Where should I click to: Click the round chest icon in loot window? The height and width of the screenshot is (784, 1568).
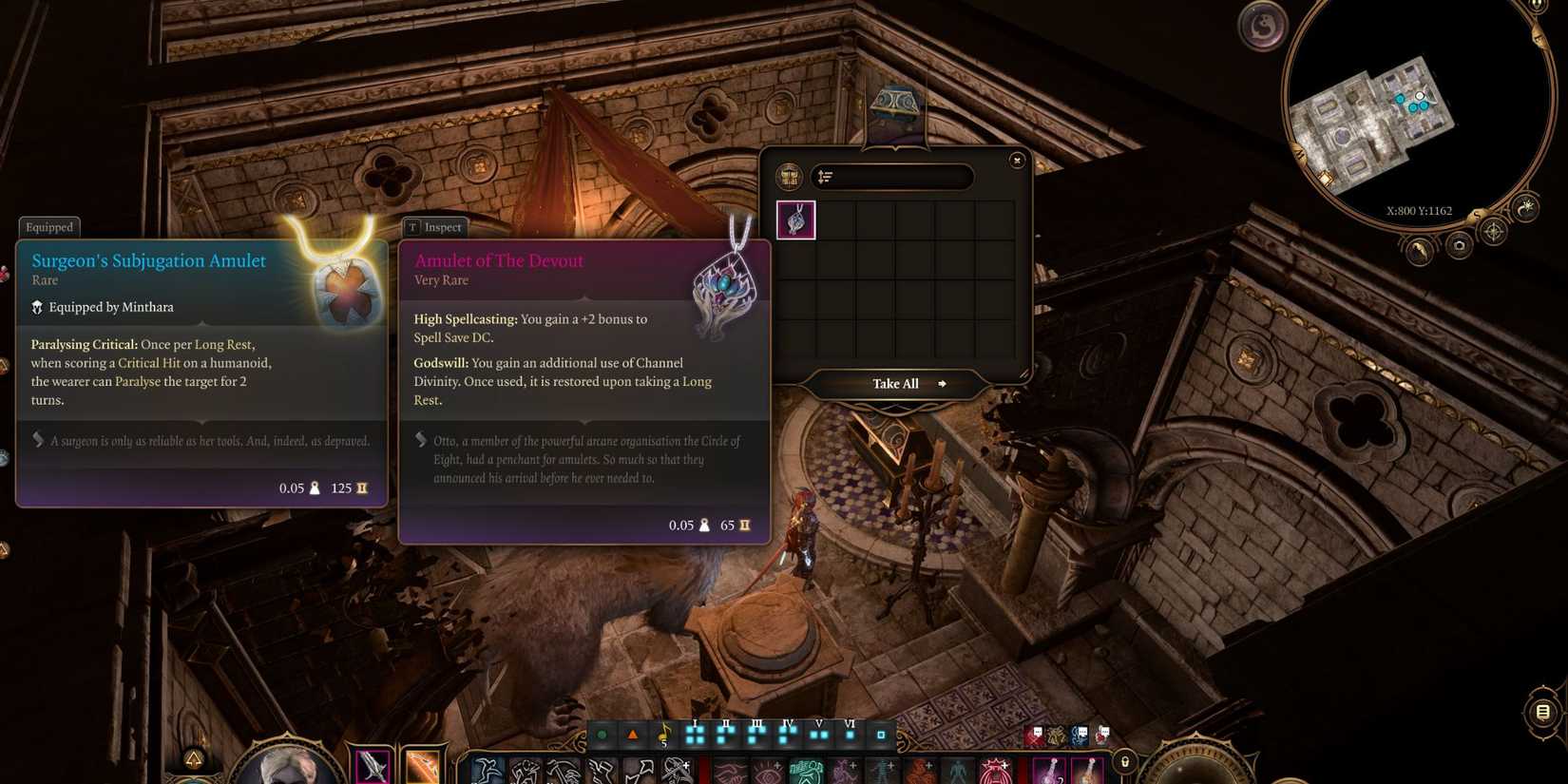tap(789, 177)
